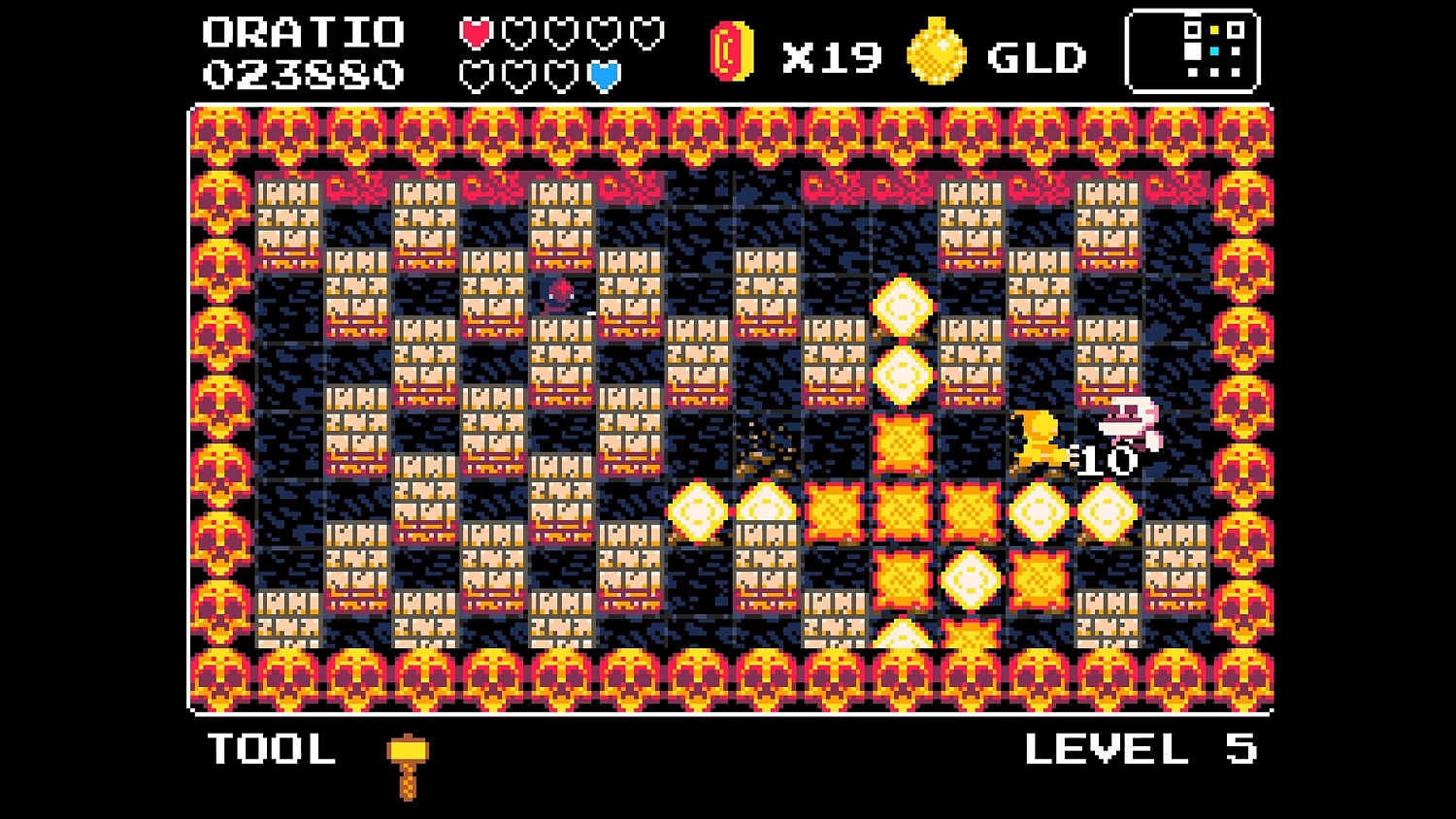
Task: Toggle the filled red heart in the health bar
Action: click(476, 31)
